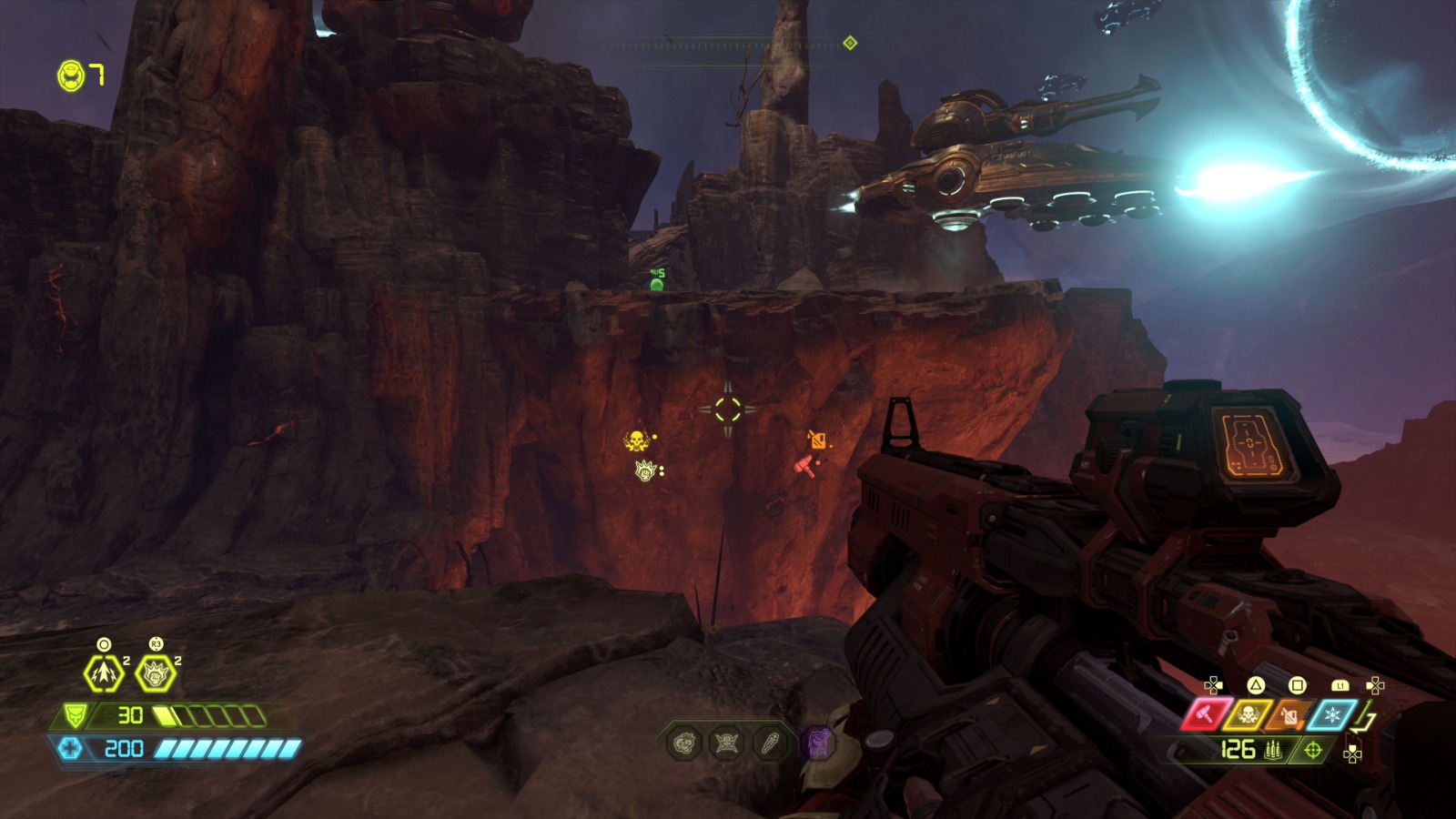
Task: Click the yellow skull weapon wheel icon
Action: tap(1249, 713)
